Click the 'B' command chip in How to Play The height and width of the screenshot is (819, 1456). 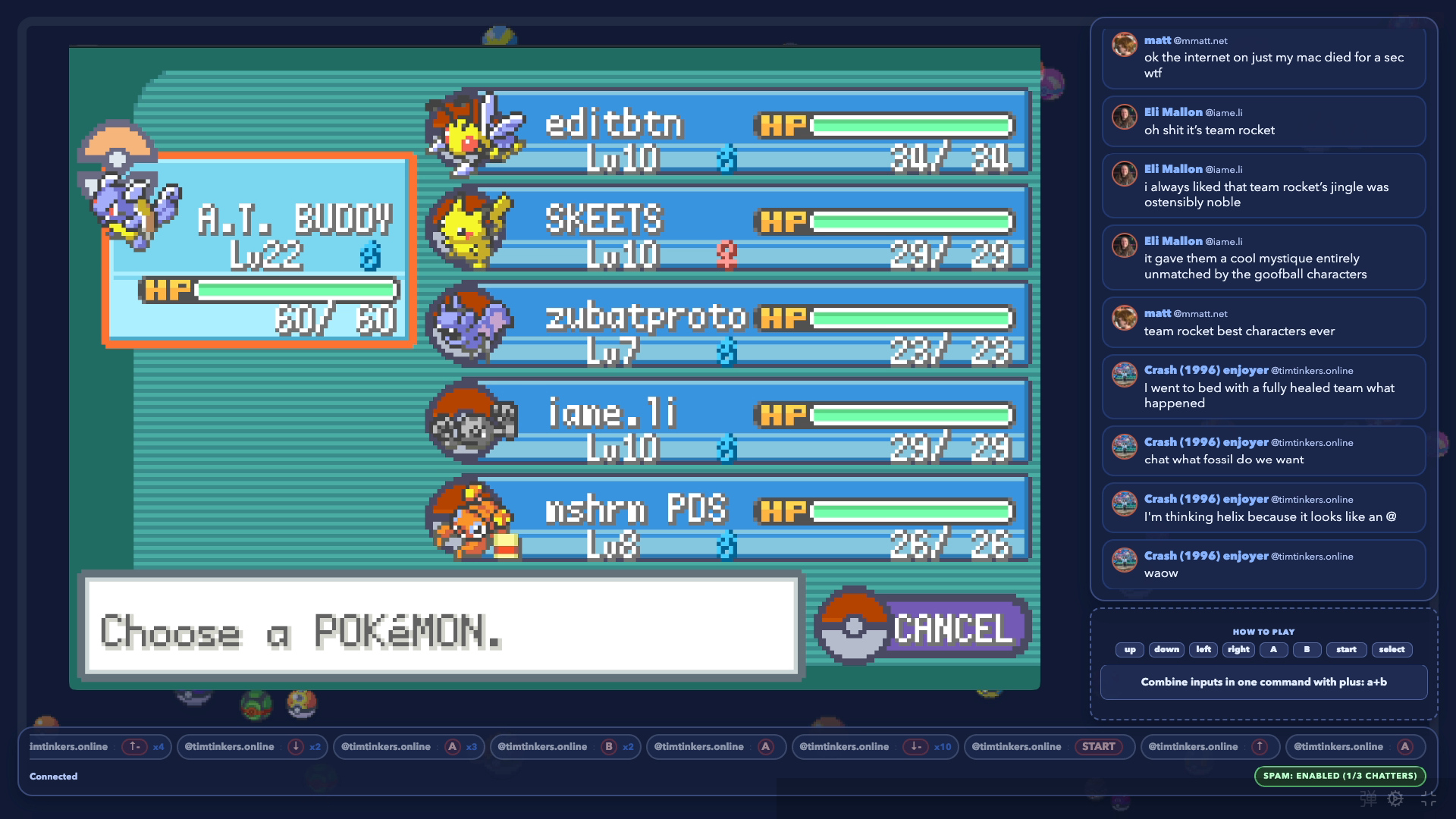tap(1307, 650)
